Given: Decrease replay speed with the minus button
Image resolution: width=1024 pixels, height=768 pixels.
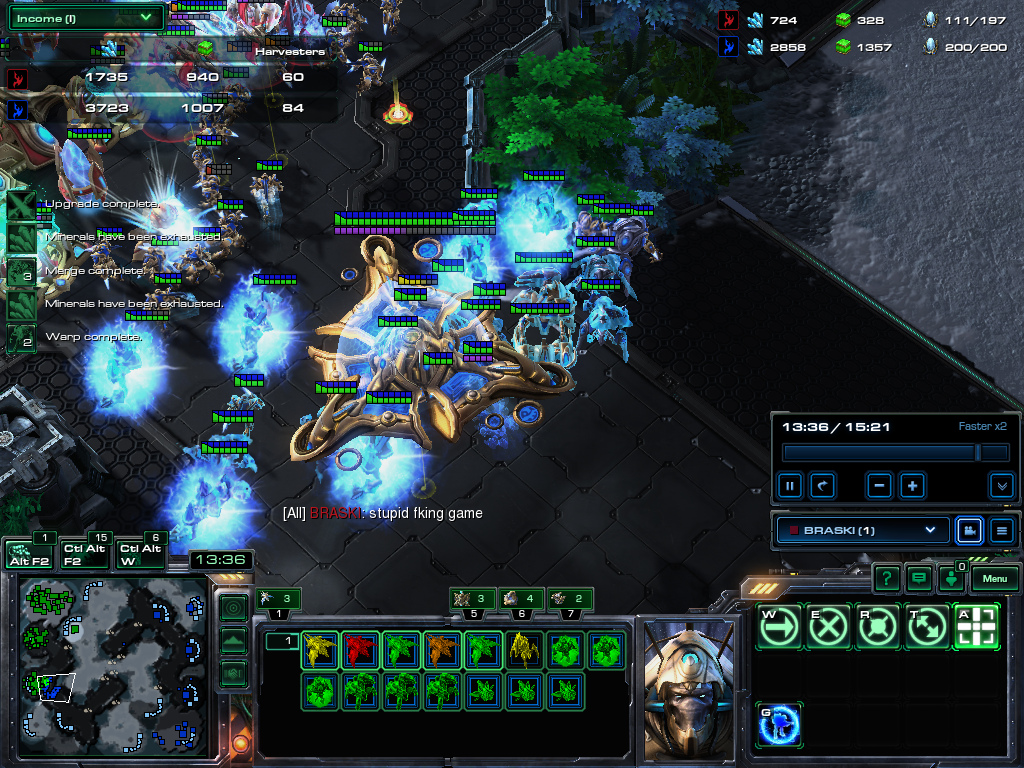Looking at the screenshot, I should click(880, 486).
